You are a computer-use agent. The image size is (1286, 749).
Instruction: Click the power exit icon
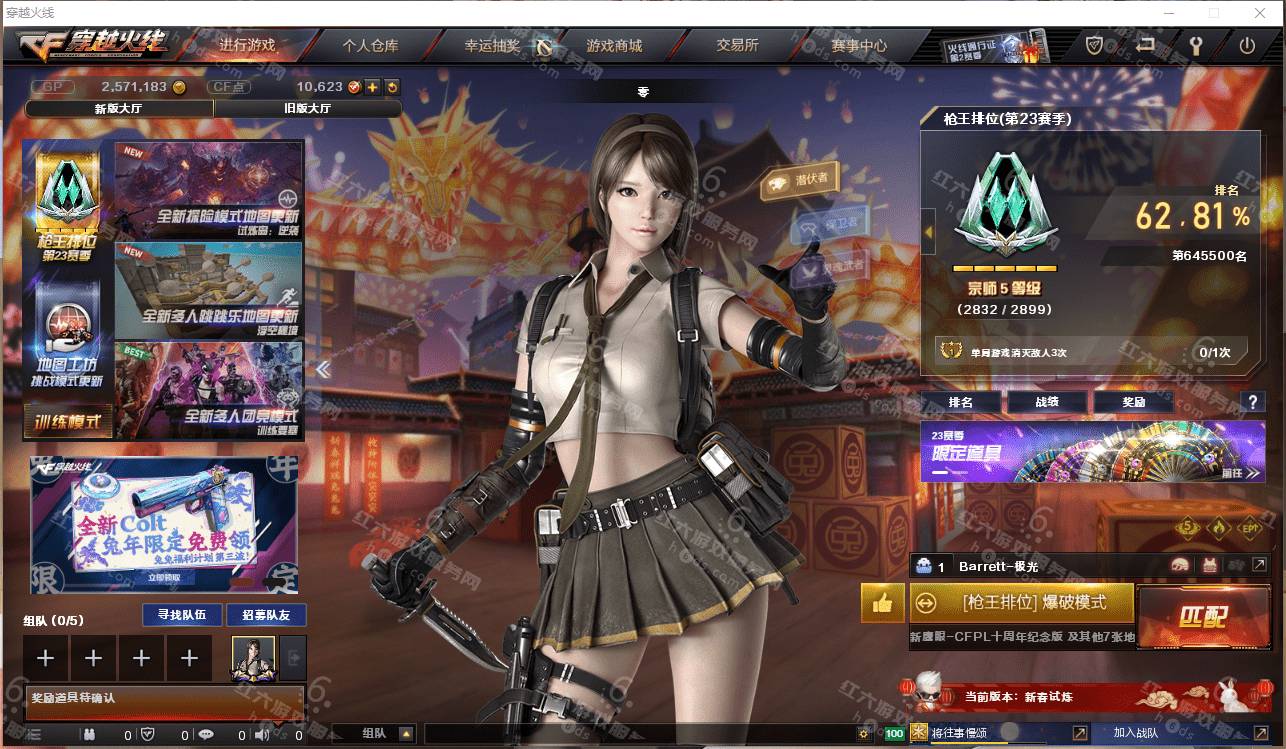click(1246, 45)
